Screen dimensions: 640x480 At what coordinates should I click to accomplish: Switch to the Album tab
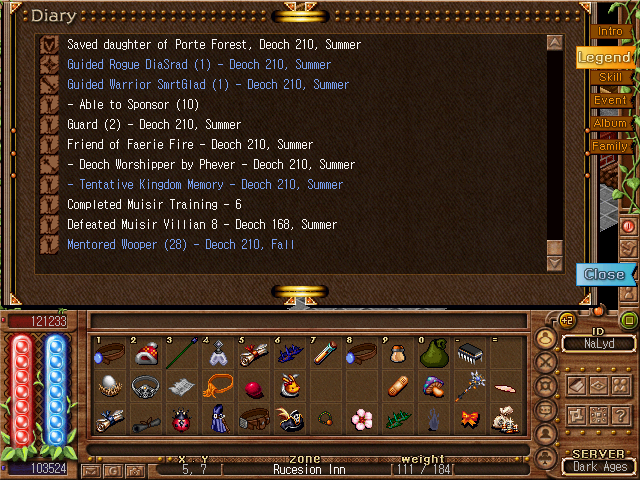tap(609, 123)
